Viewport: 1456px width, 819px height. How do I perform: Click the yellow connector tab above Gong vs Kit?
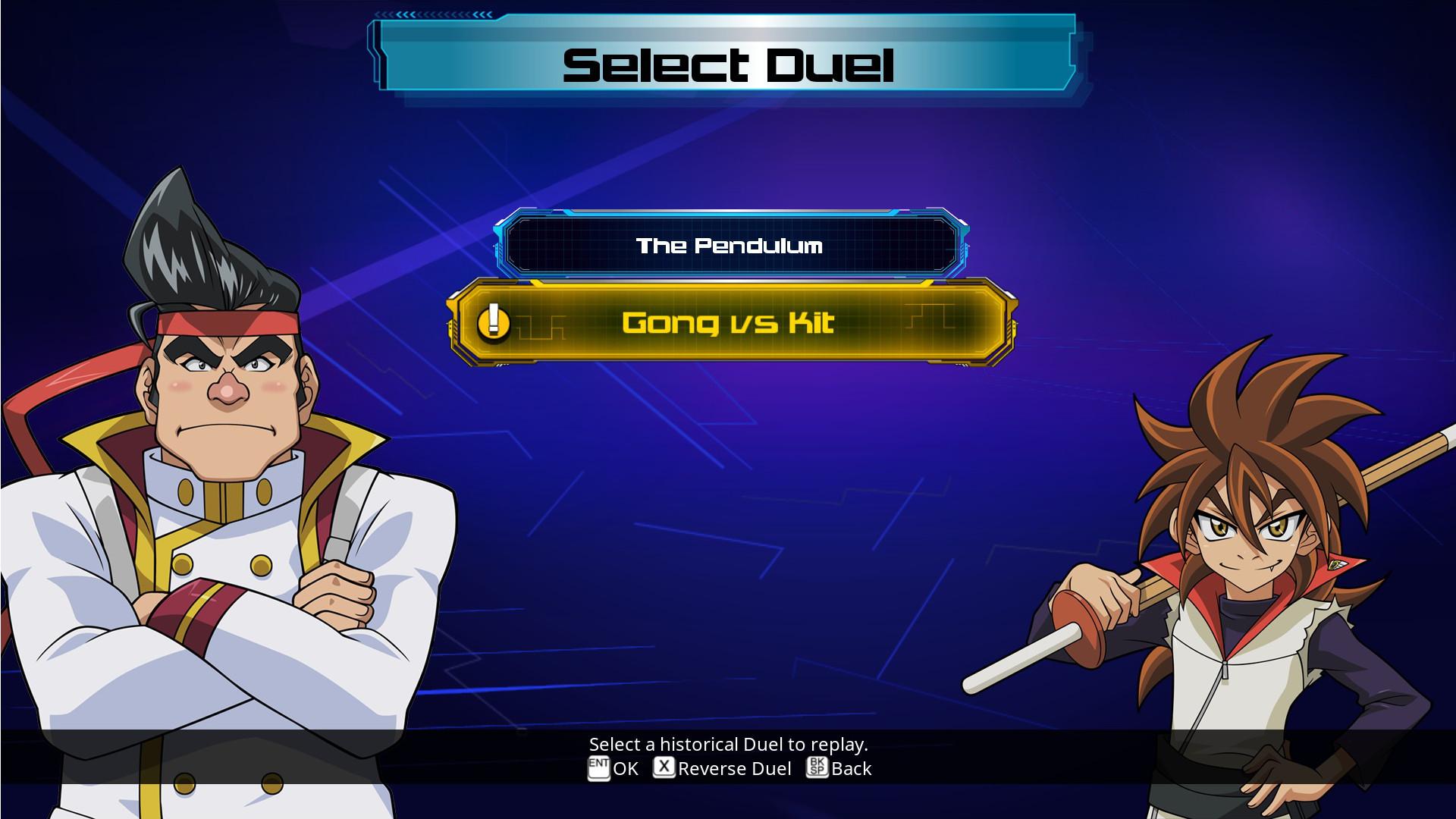click(535, 284)
